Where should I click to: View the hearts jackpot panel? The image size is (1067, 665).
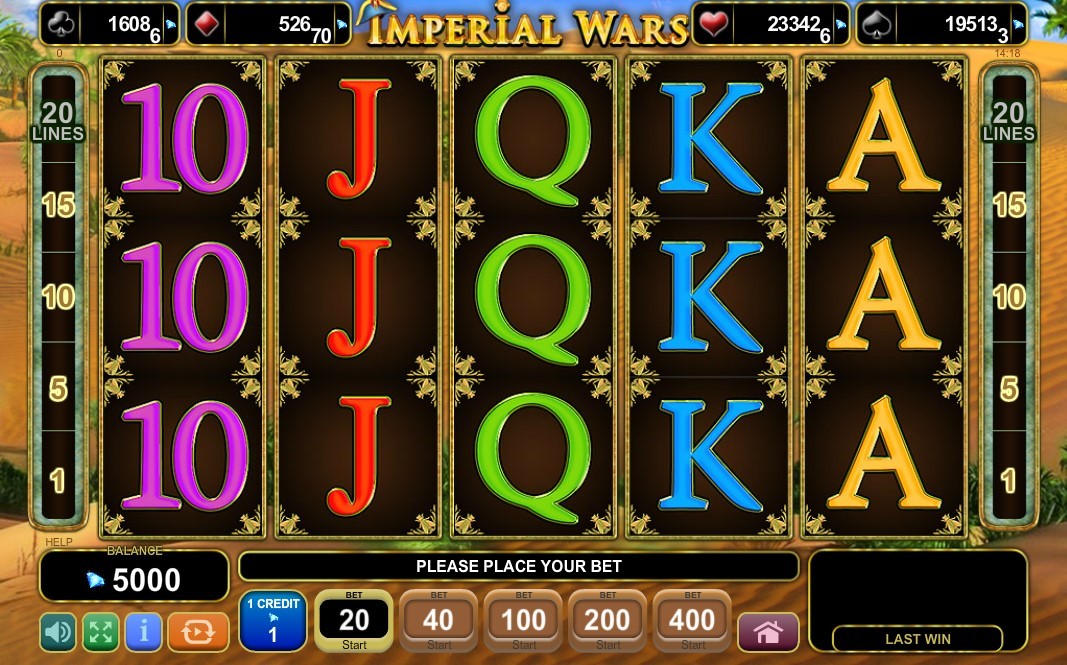[770, 25]
